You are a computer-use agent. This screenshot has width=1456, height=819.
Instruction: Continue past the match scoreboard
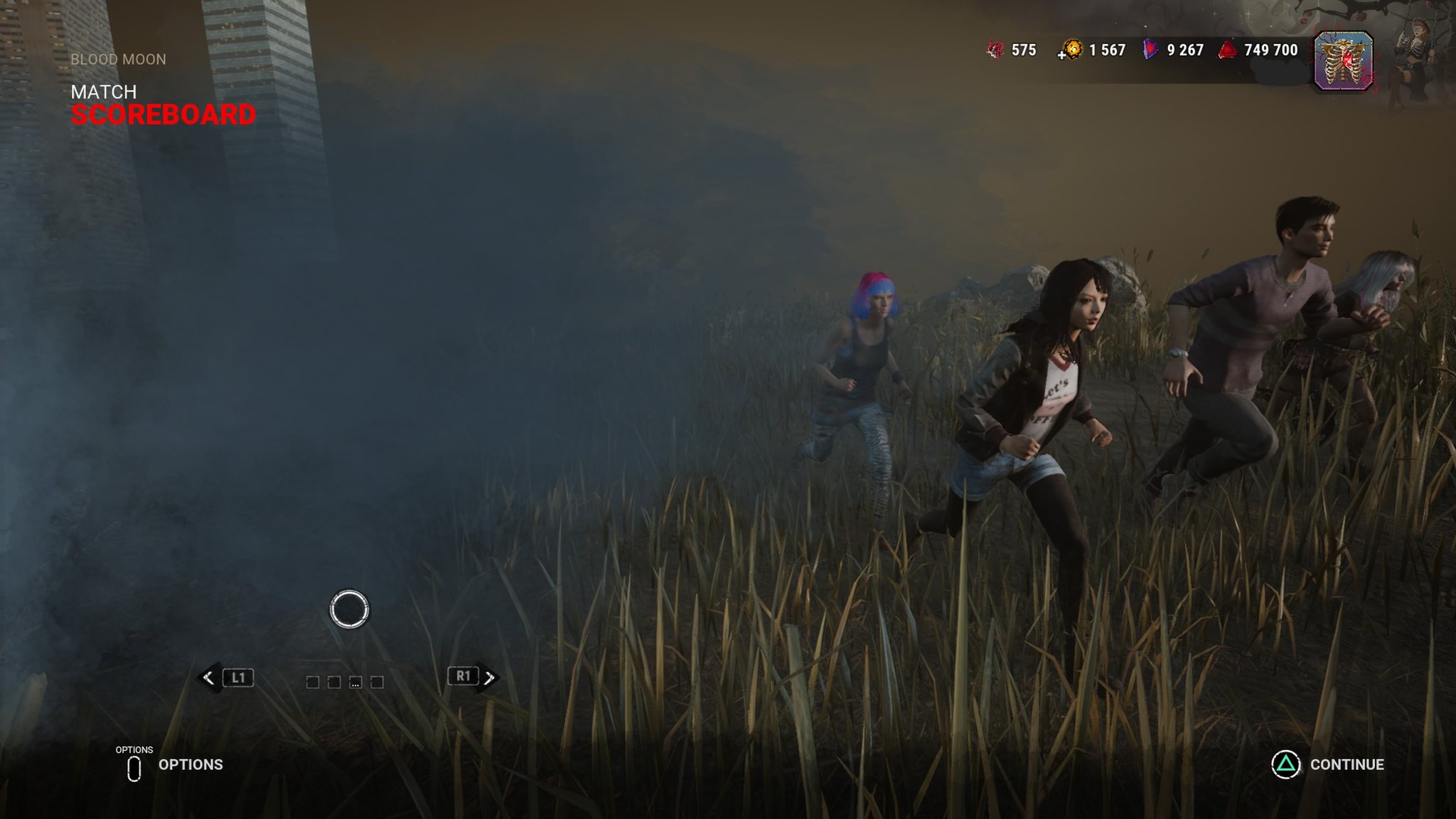pos(1327,764)
